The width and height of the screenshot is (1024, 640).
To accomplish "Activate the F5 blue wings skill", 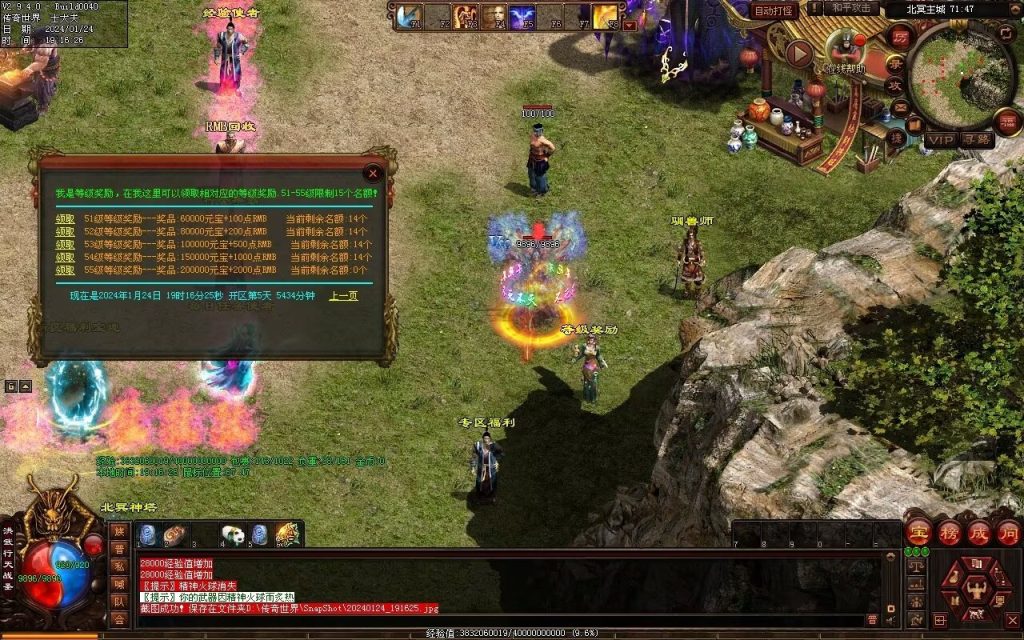I will coord(522,16).
